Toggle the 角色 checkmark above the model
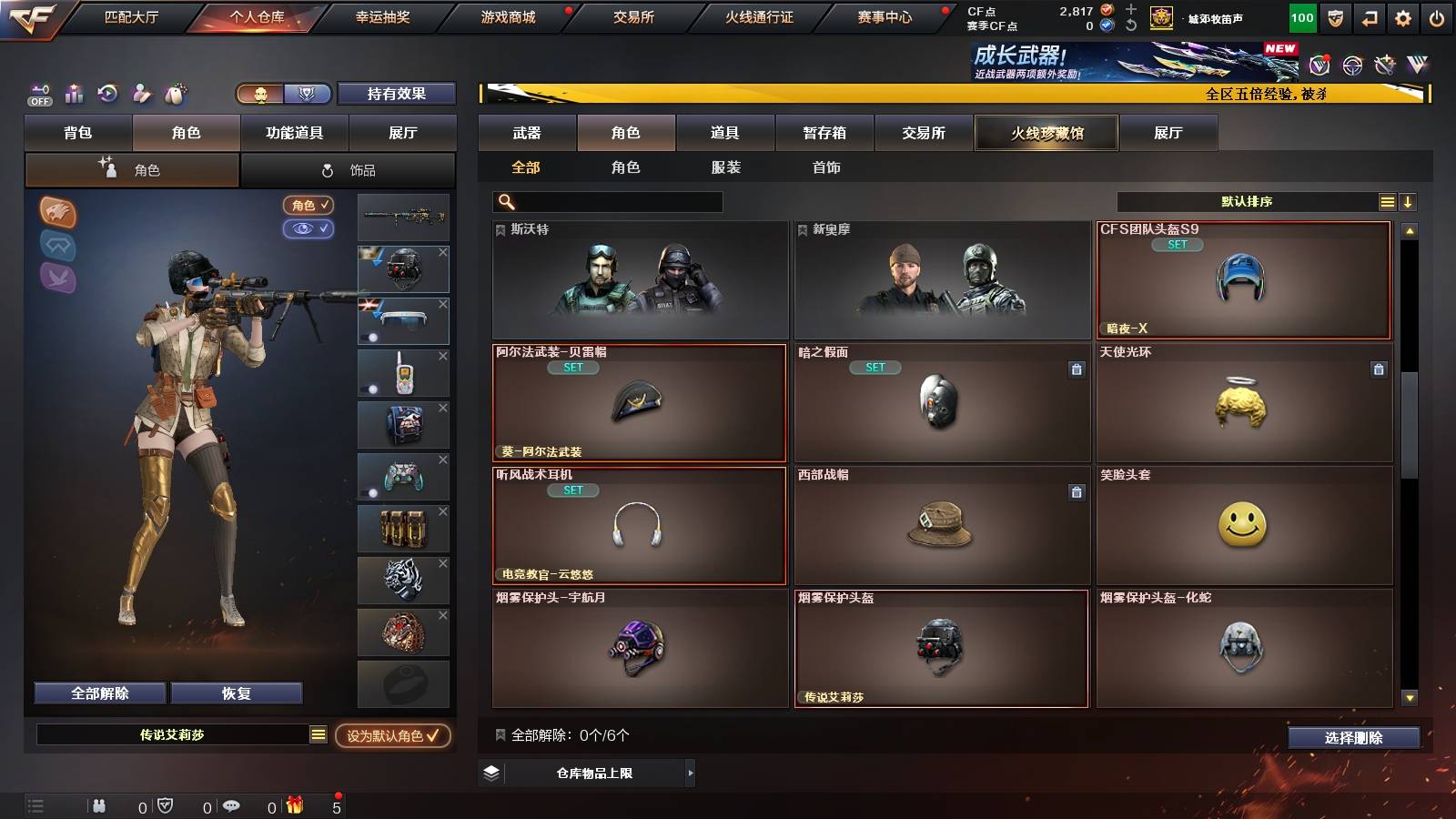The height and width of the screenshot is (819, 1456). point(308,206)
